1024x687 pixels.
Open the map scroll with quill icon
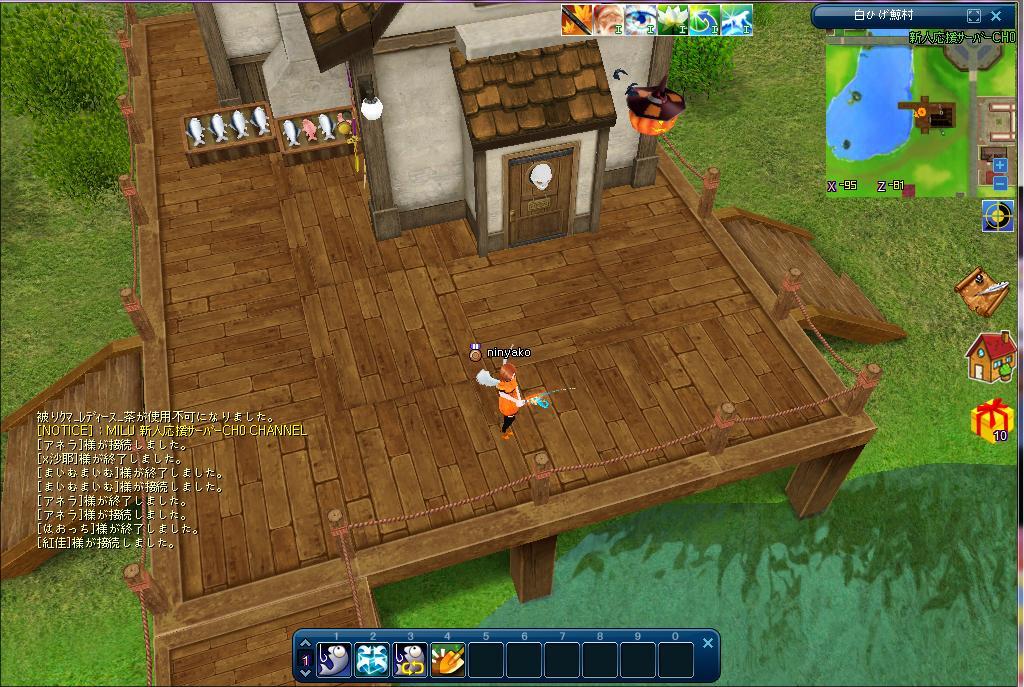[x=984, y=289]
